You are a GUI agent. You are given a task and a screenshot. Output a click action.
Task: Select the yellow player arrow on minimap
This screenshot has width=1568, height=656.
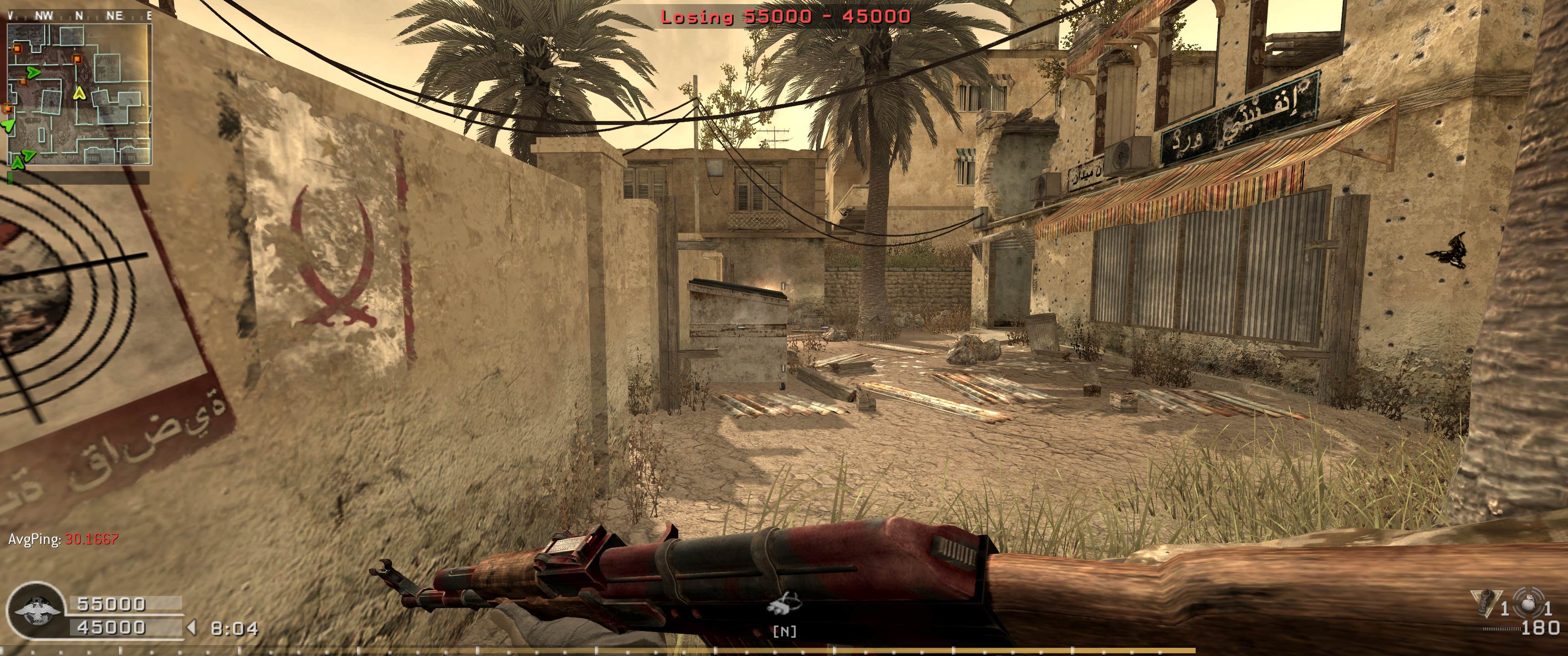(78, 93)
